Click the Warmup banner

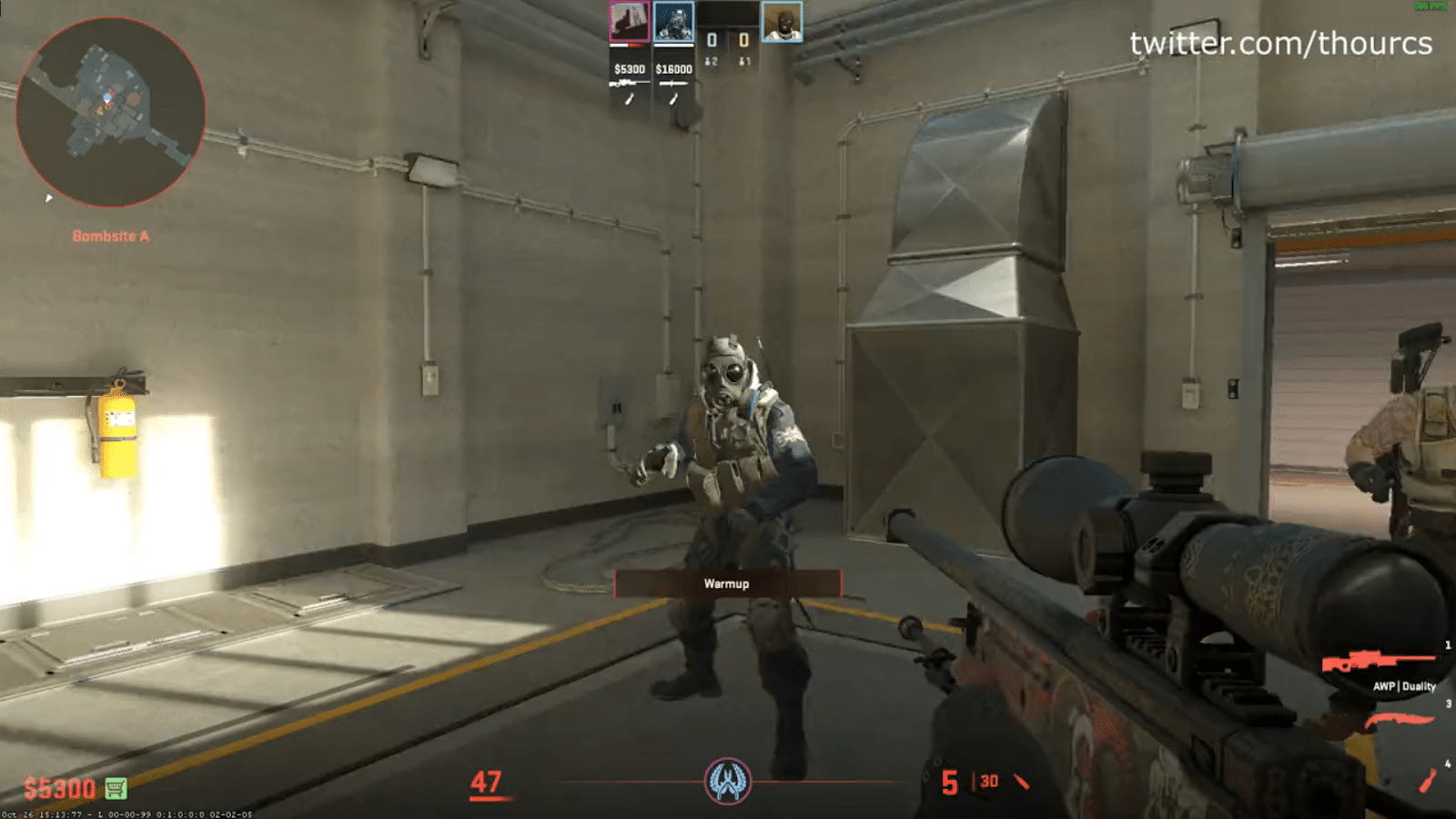(x=727, y=584)
